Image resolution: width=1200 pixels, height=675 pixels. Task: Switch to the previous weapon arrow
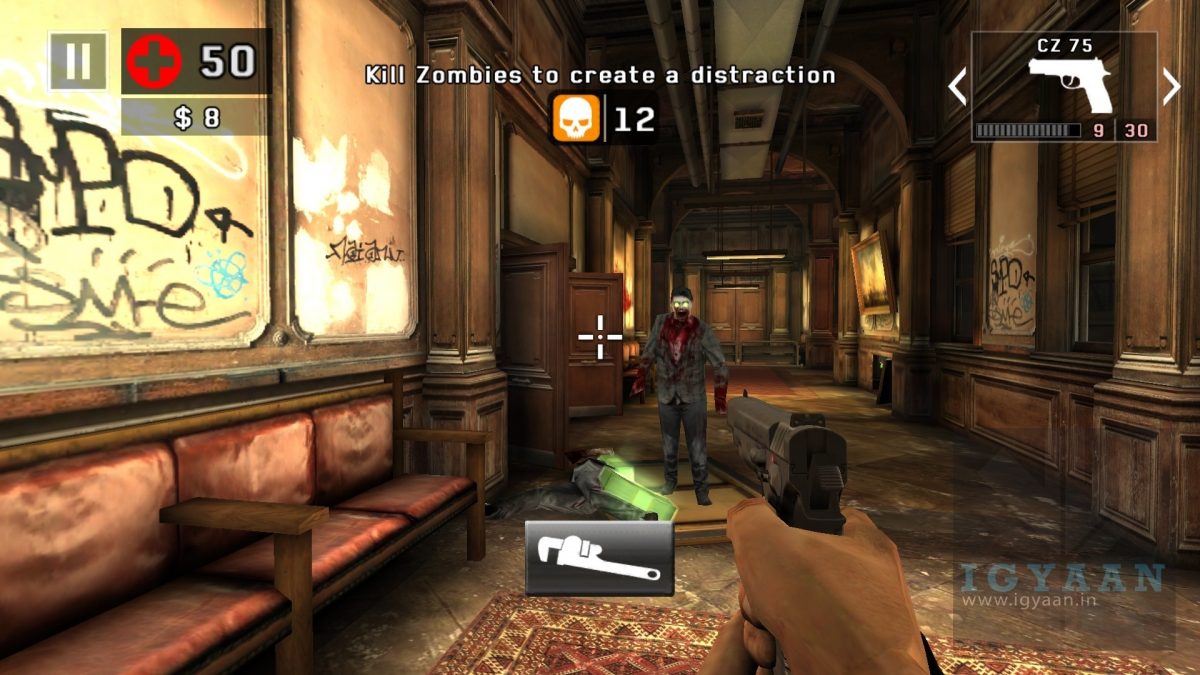click(x=957, y=87)
